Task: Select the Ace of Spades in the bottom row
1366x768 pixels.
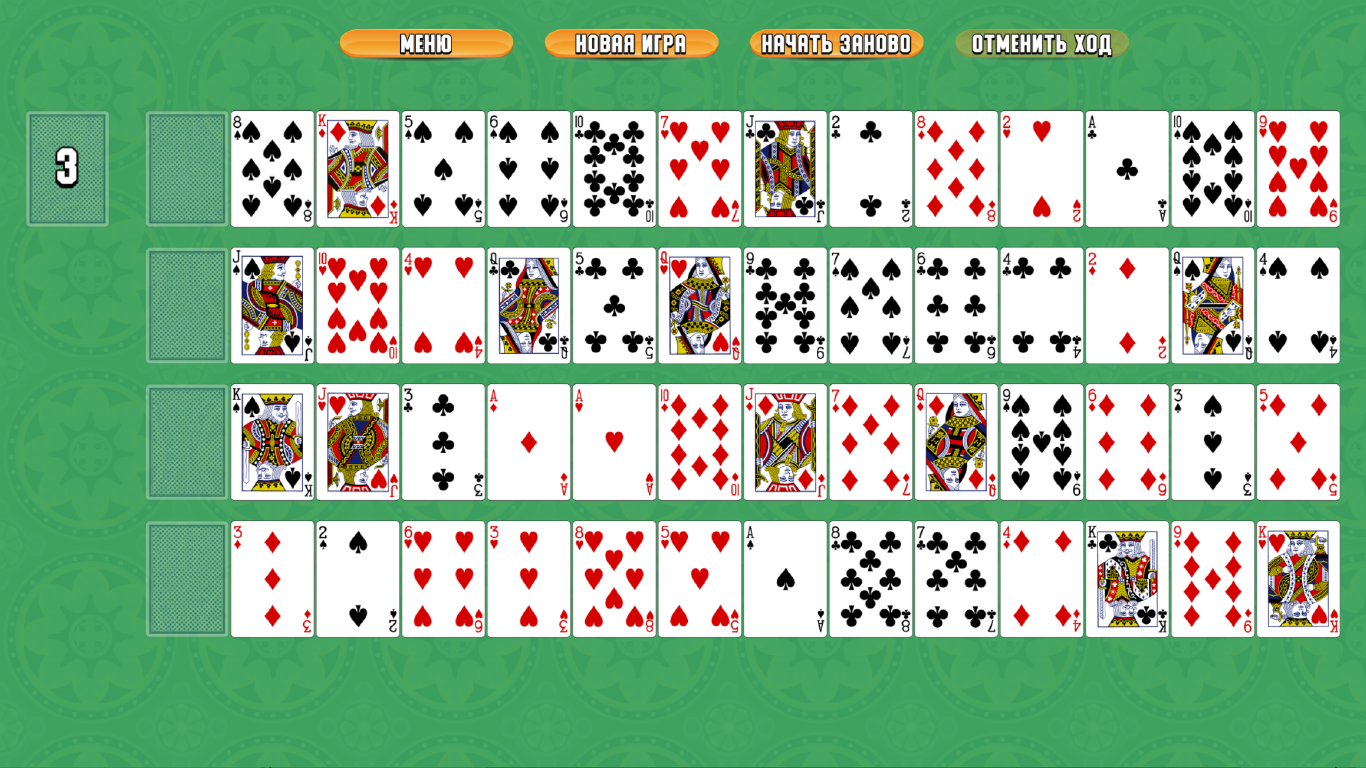Action: [x=786, y=577]
